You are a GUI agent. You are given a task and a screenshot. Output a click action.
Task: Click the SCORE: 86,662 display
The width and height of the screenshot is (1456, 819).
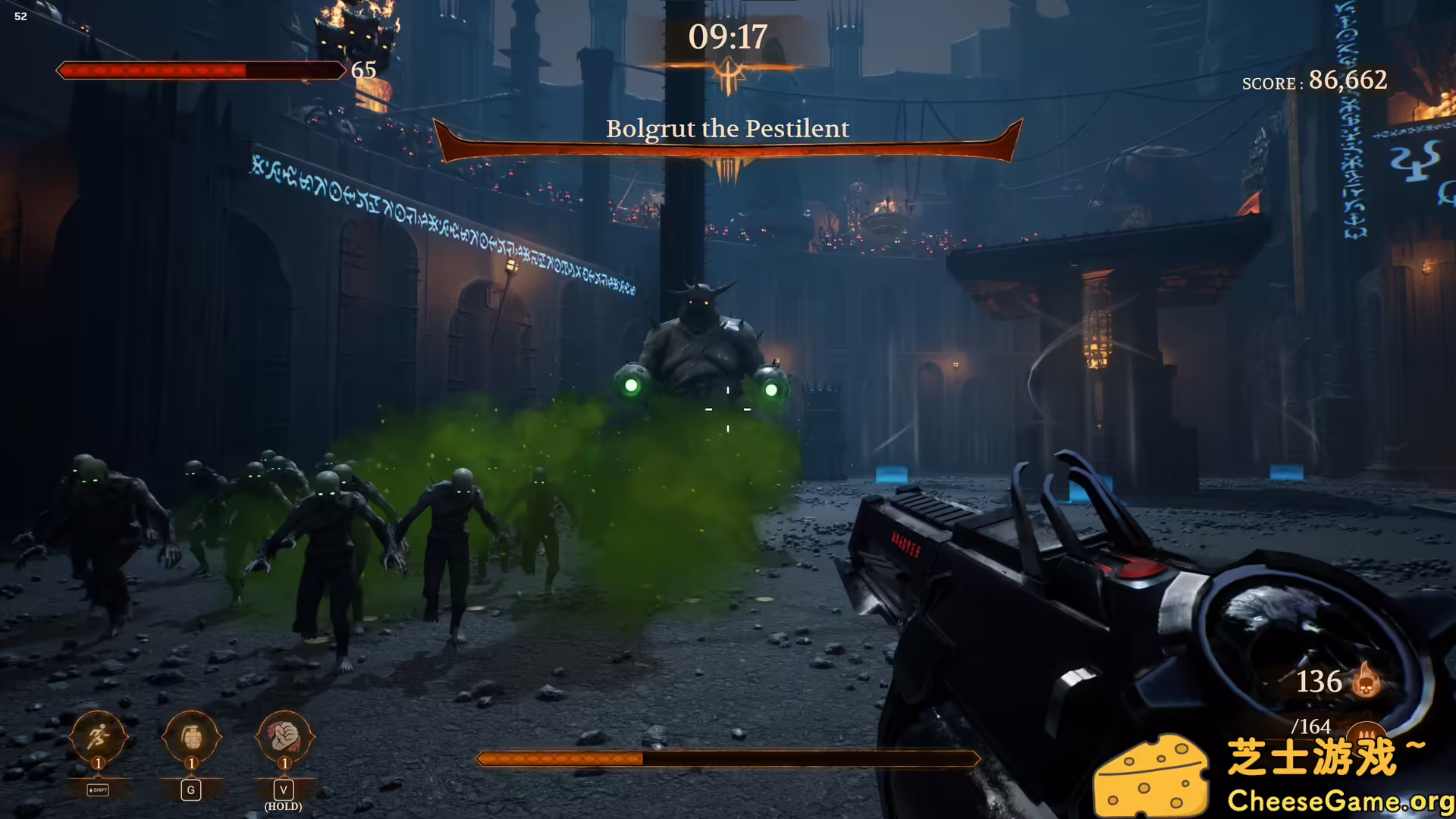tap(1314, 81)
